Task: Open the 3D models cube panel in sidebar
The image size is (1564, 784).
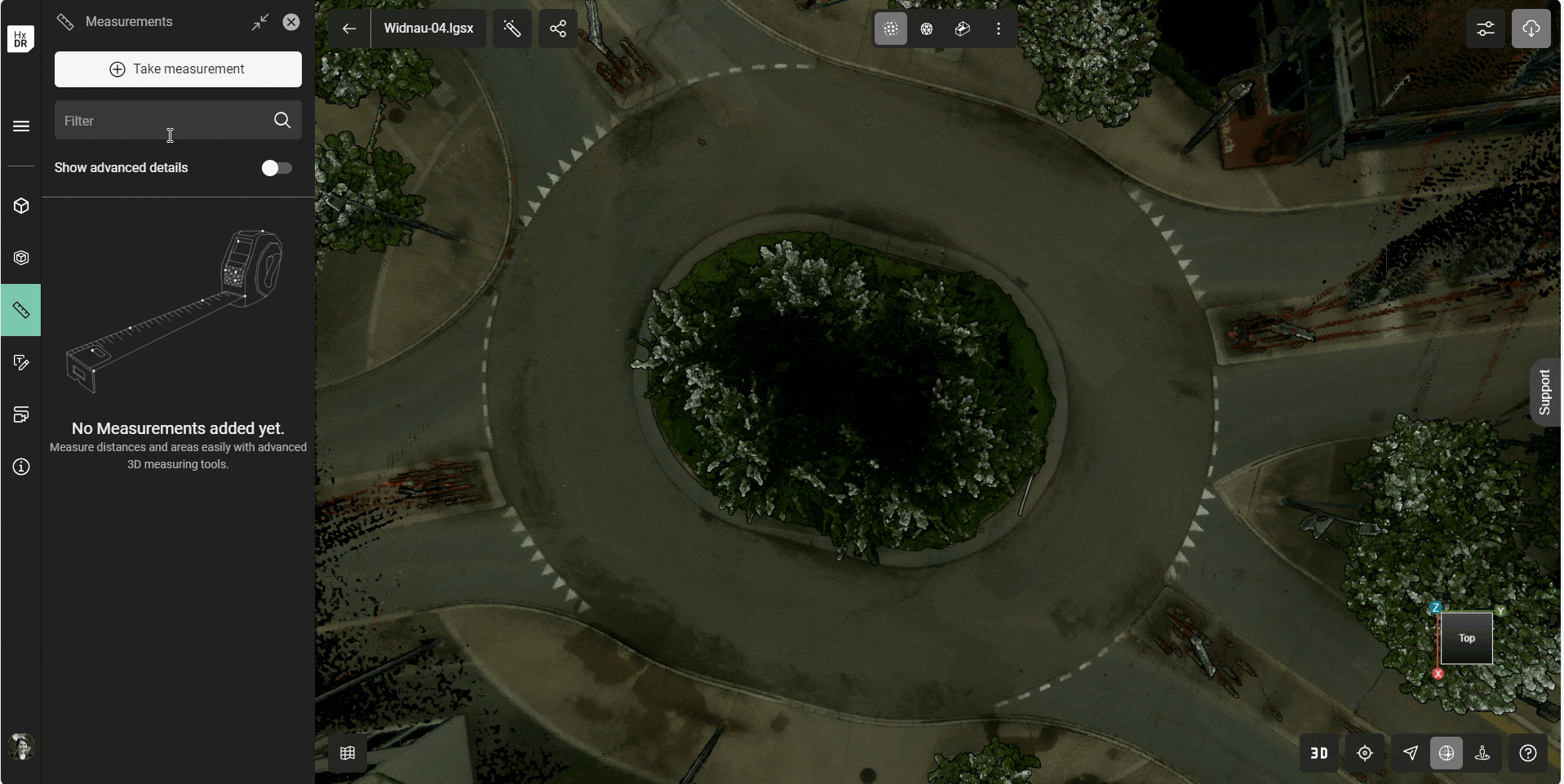Action: click(x=20, y=206)
